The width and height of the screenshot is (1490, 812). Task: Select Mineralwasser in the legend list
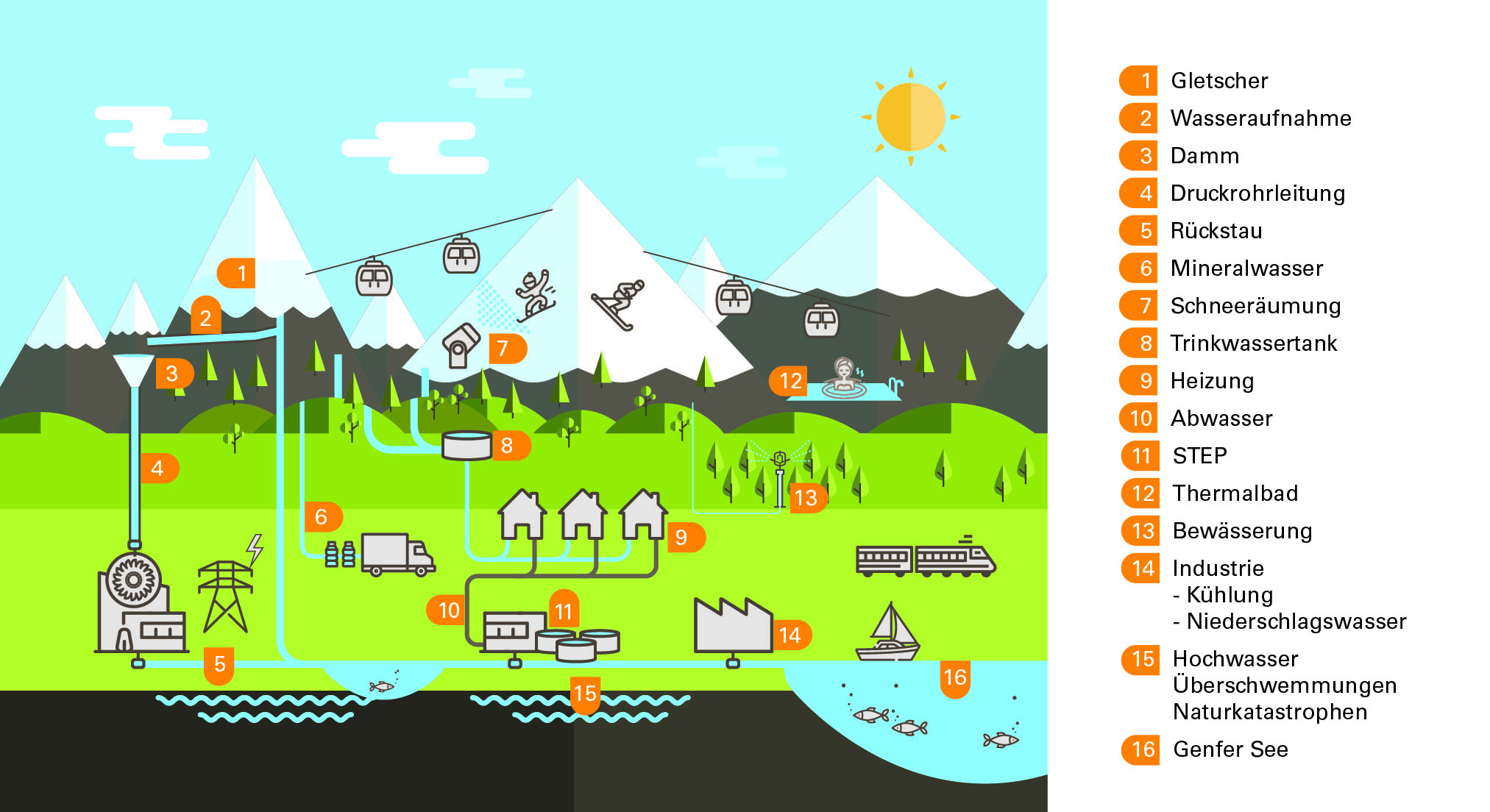(x=1246, y=268)
